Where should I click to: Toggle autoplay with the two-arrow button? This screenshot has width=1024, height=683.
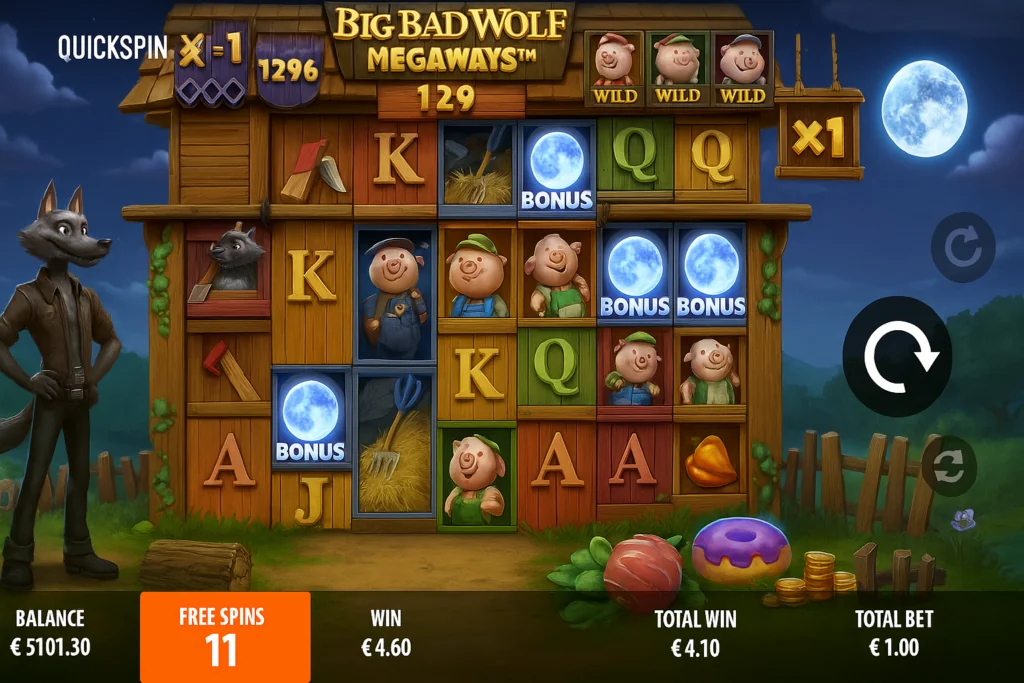(948, 466)
